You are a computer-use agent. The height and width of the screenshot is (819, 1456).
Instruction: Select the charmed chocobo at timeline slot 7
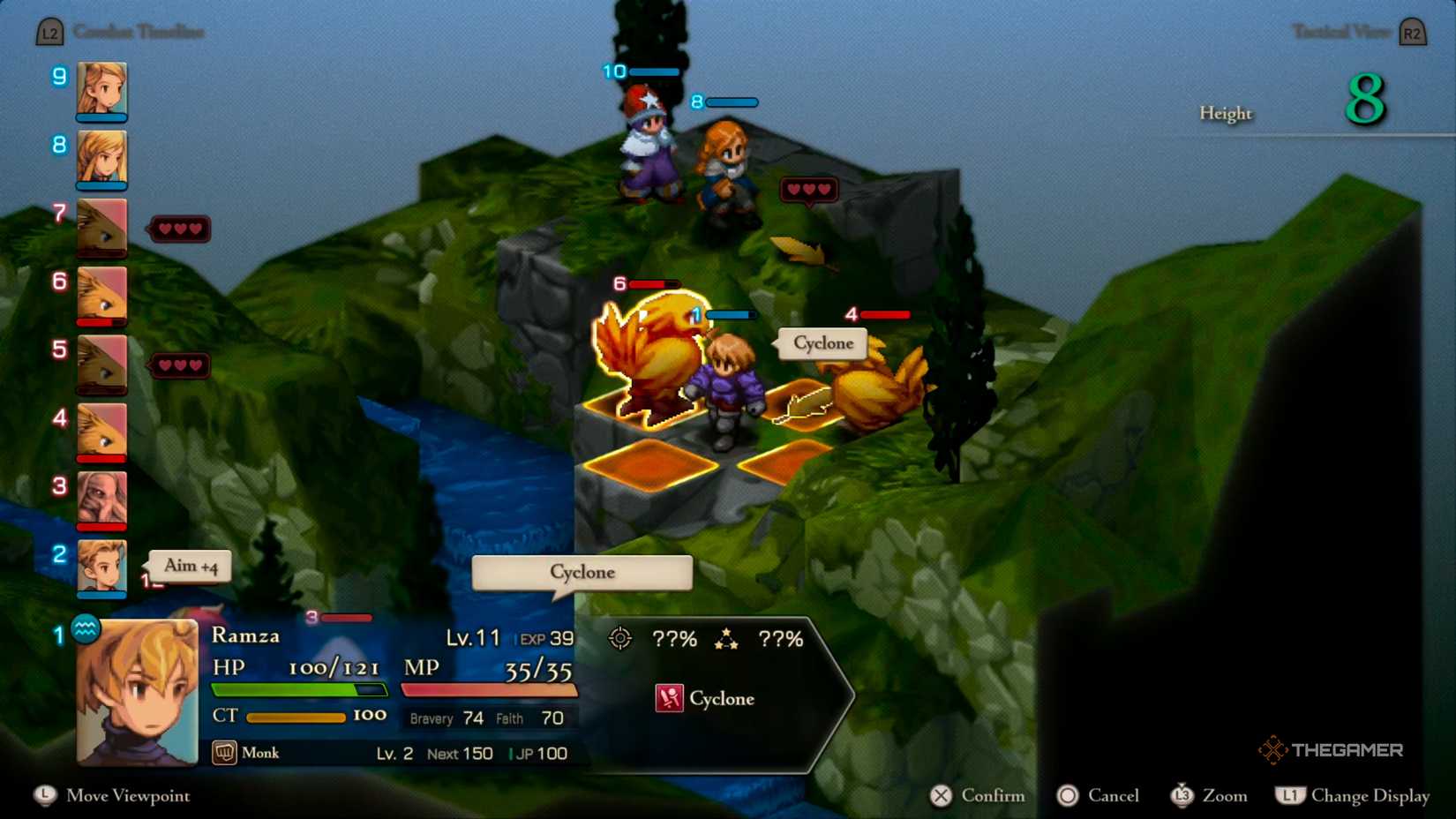click(101, 226)
